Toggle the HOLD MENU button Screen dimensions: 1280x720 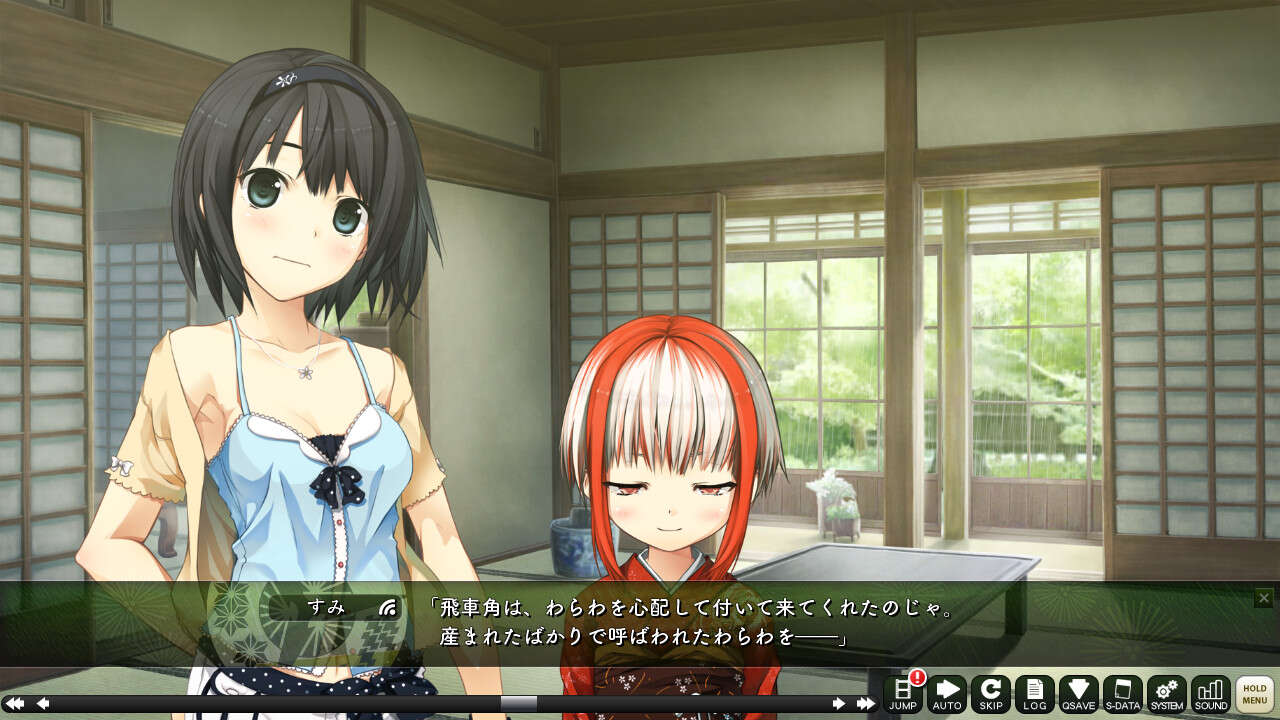(x=1255, y=694)
